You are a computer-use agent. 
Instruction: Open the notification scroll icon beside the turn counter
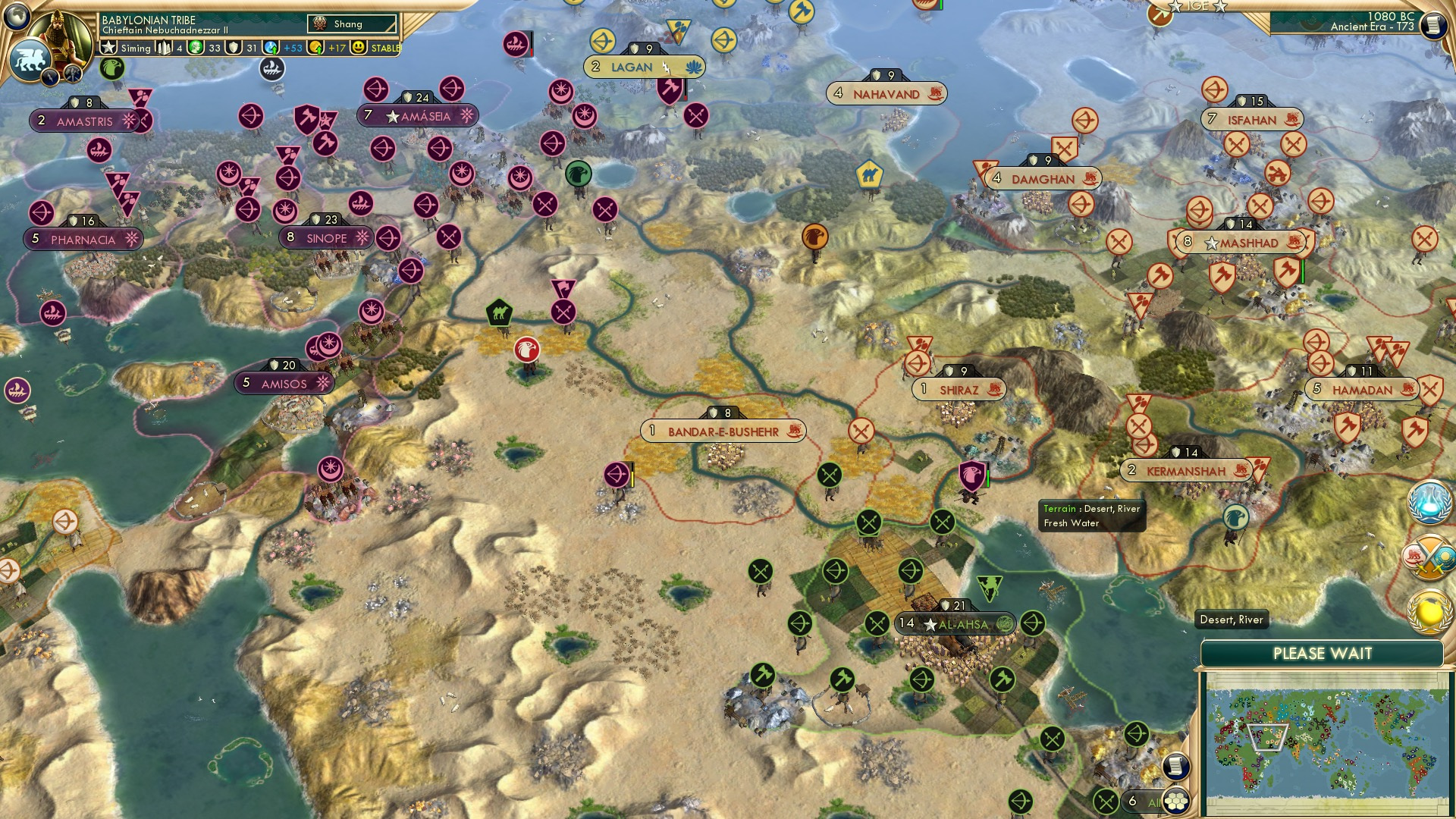tap(1433, 24)
